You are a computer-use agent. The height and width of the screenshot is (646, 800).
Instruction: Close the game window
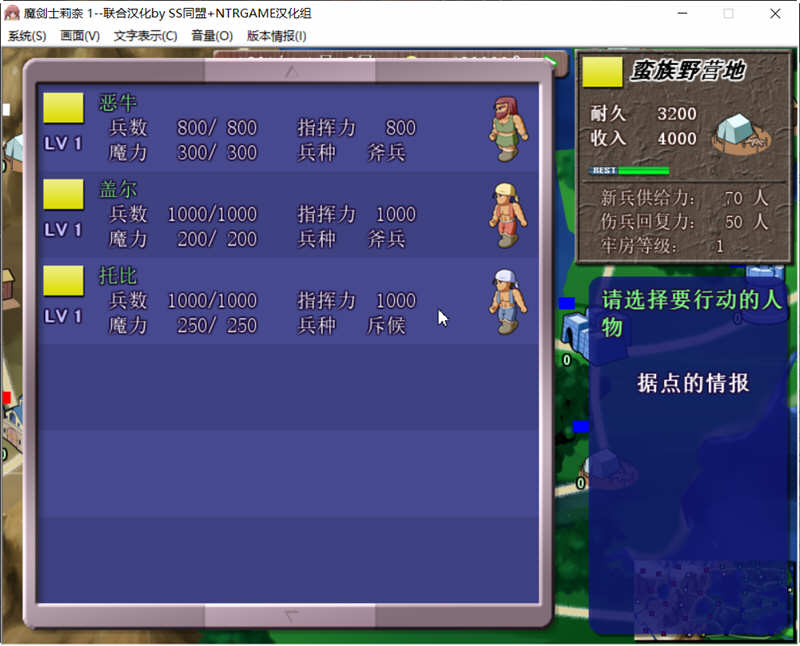(x=776, y=14)
